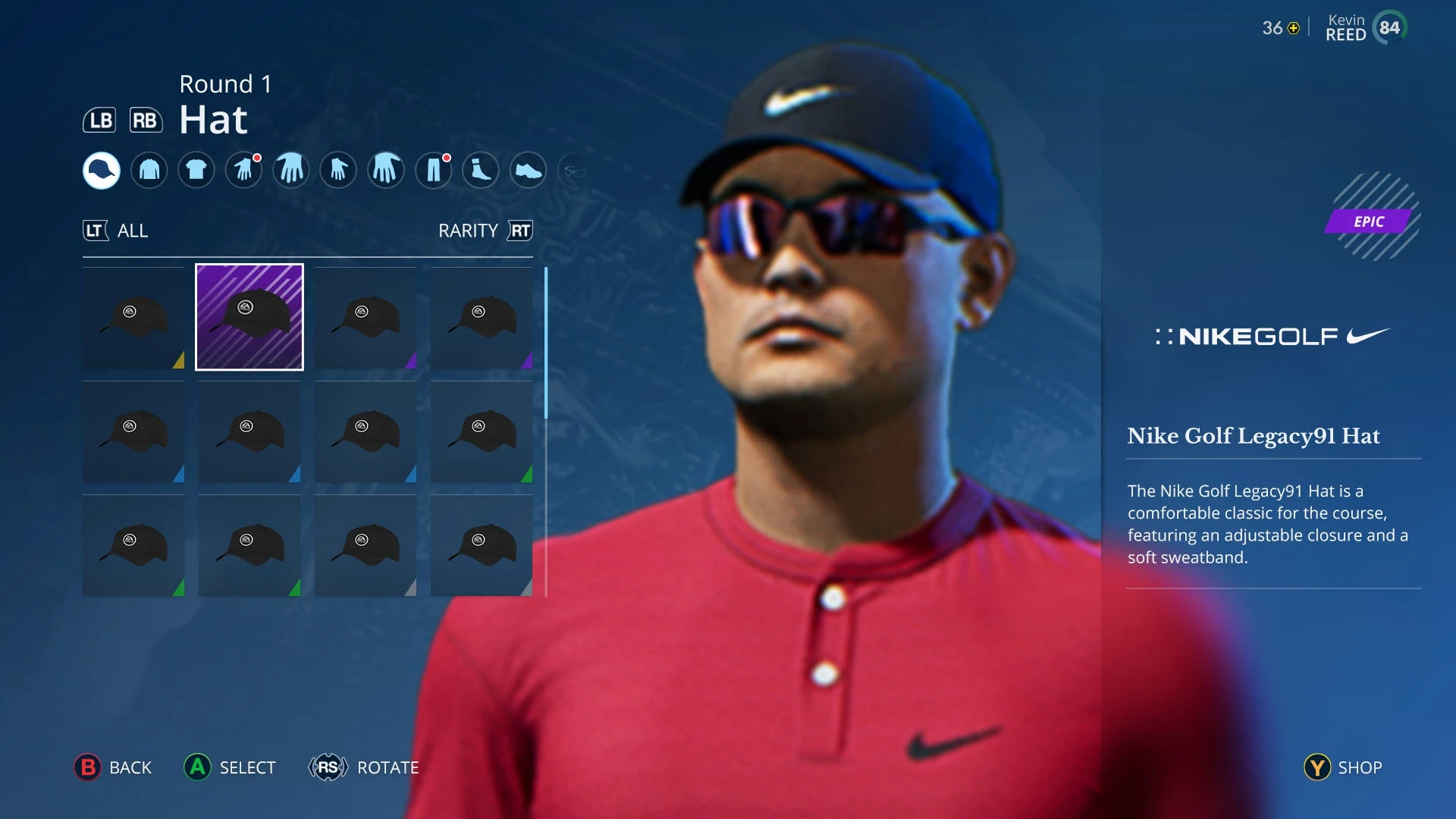Change the ALL filter setting

coord(116,231)
